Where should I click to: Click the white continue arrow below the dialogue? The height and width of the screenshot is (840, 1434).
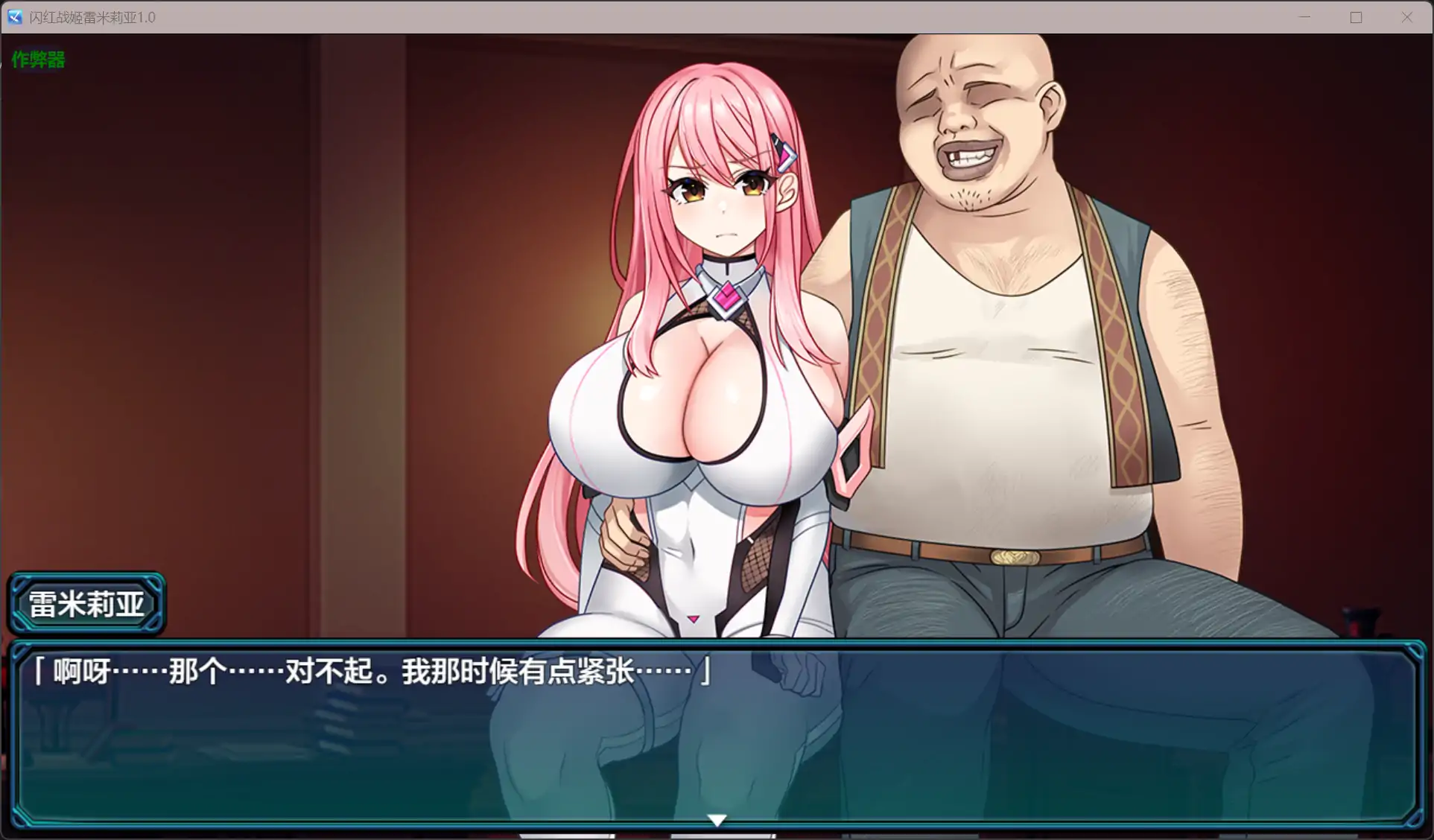point(716,819)
